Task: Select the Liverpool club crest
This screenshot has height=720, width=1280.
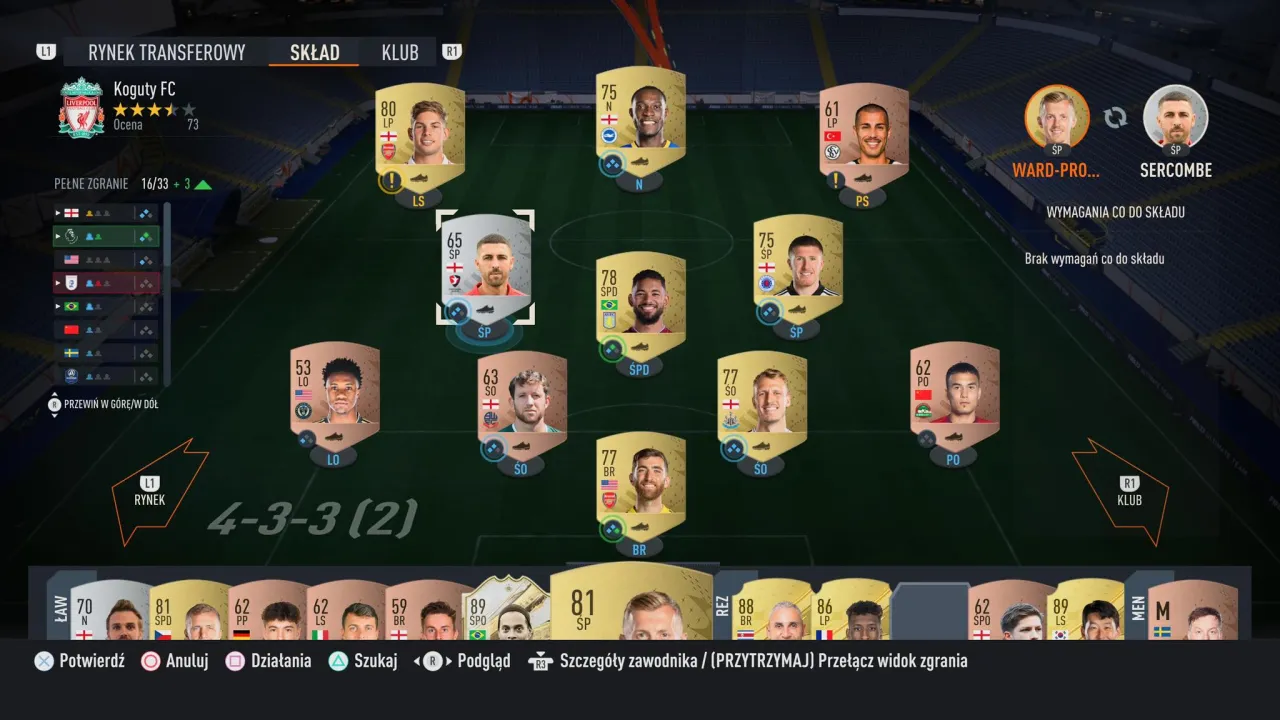Action: 81,104
